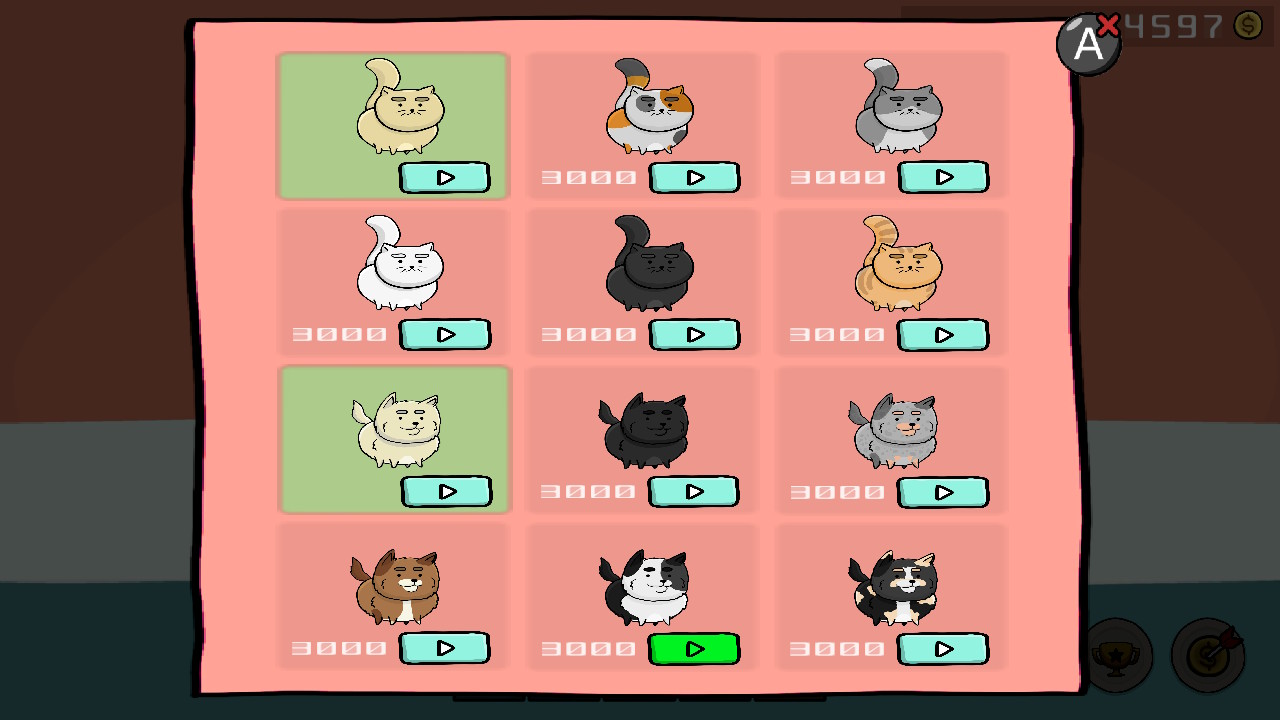This screenshot has height=720, width=1280.
Task: Click the gold coin currency icon
Action: [x=1246, y=26]
